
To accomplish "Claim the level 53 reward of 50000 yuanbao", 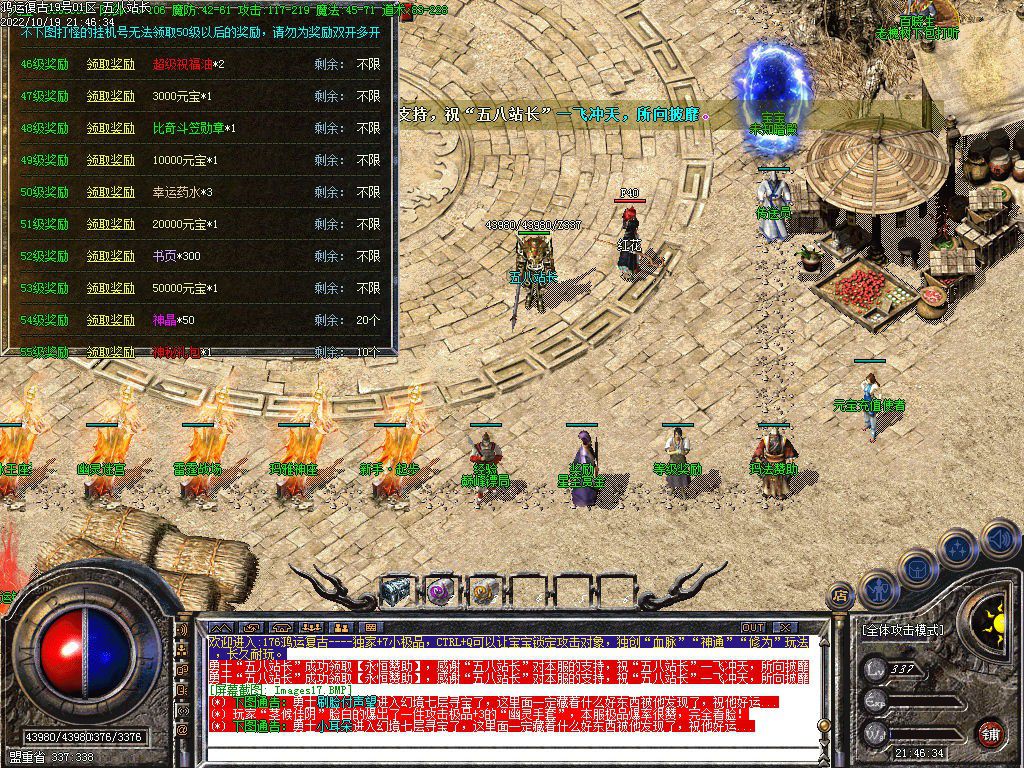I will [110, 289].
